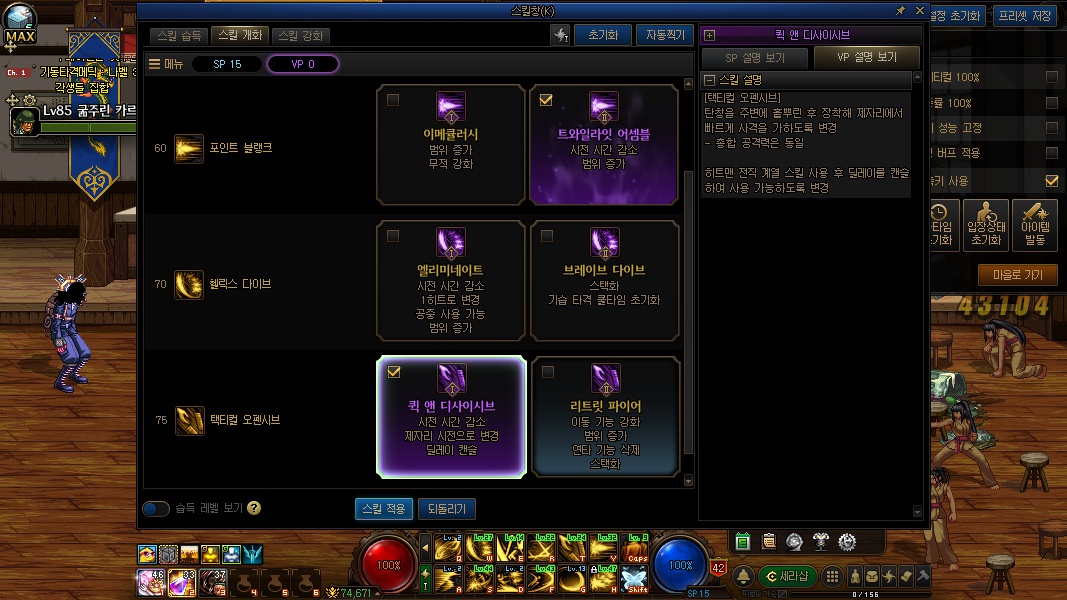
Task: Click the 마을로 가기 button
Action: [x=1018, y=275]
